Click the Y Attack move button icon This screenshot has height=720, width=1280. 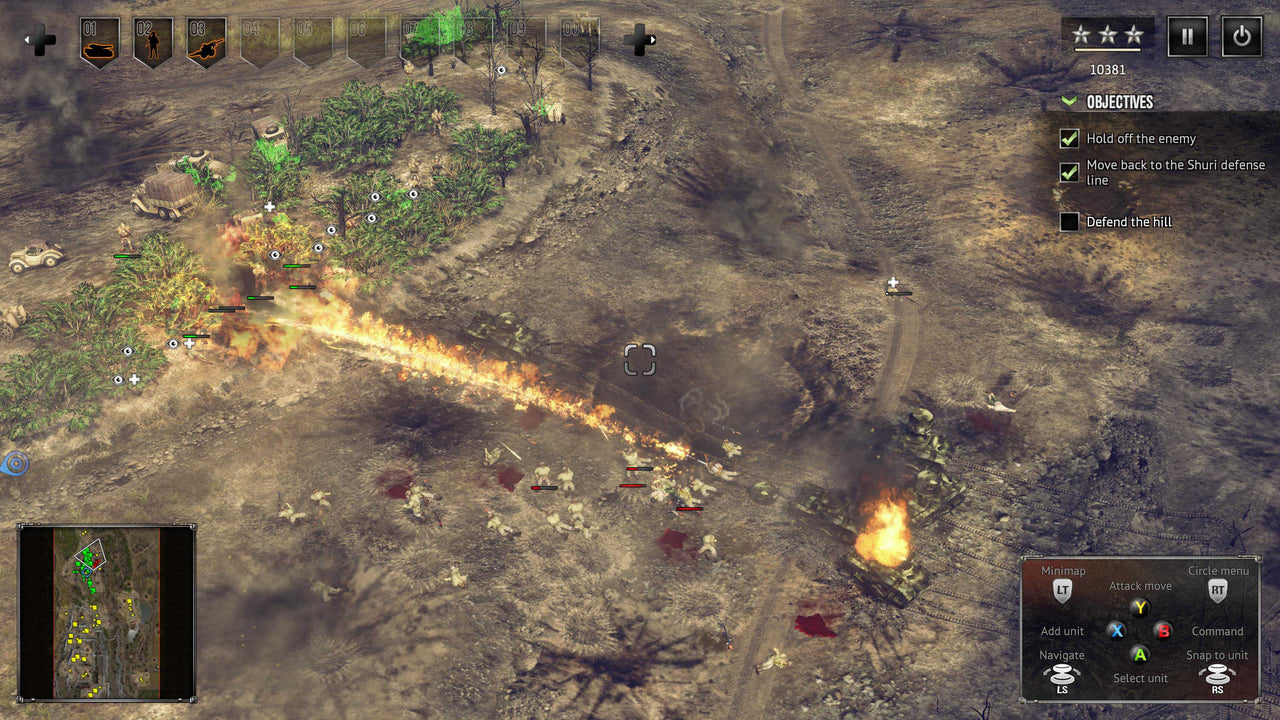click(x=1139, y=608)
